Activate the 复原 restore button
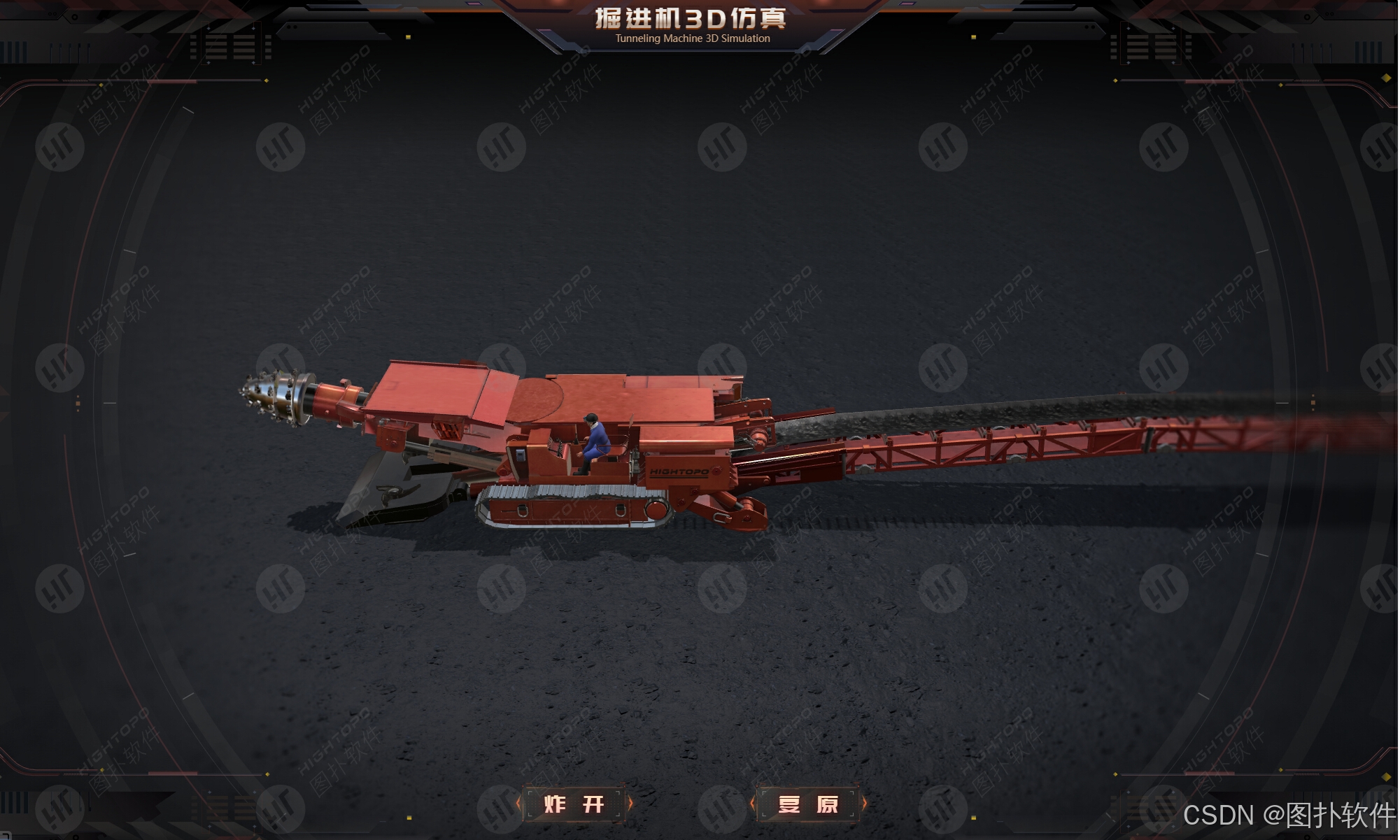The height and width of the screenshot is (840, 1400). 807,804
